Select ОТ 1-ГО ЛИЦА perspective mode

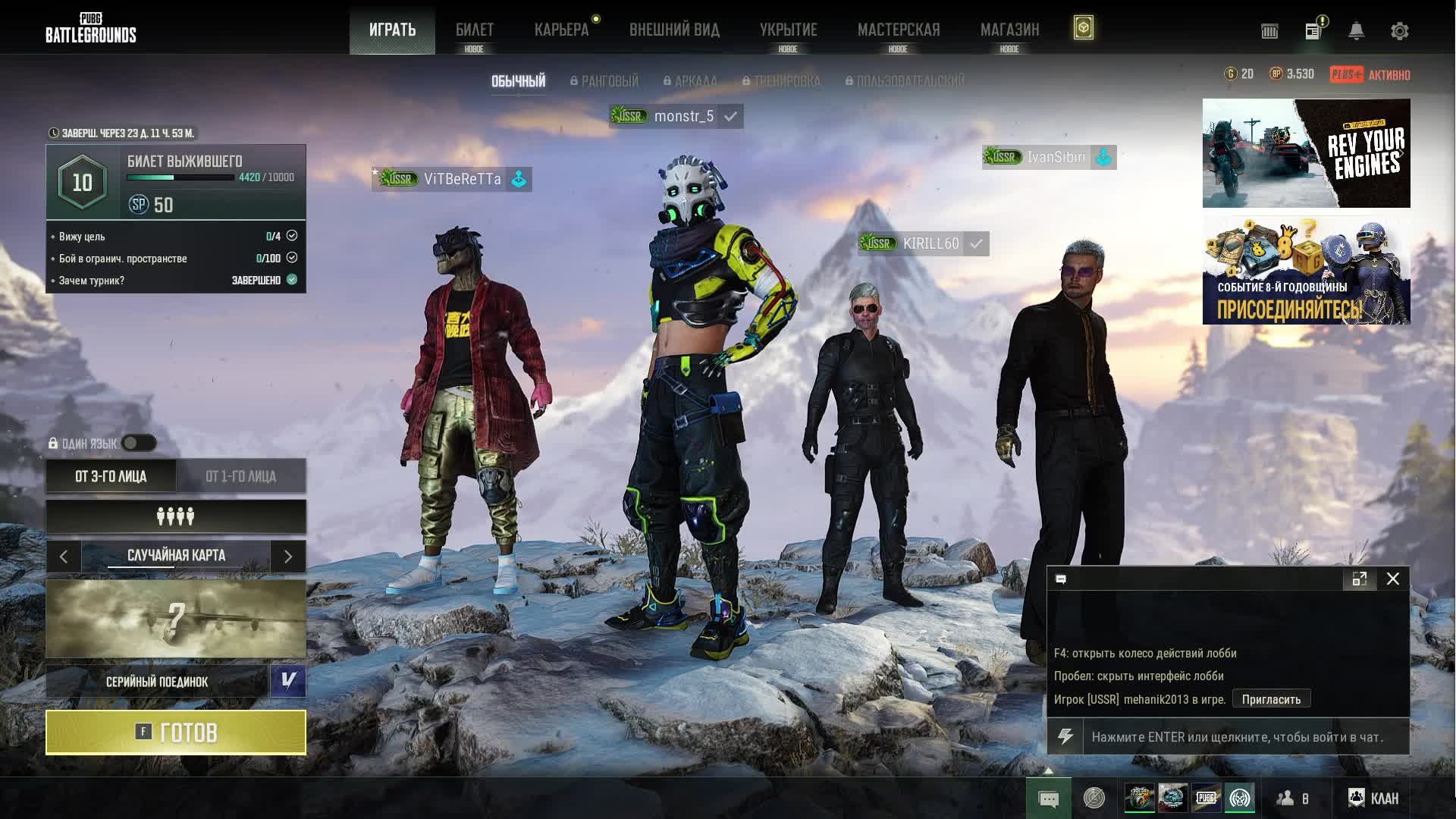(240, 476)
